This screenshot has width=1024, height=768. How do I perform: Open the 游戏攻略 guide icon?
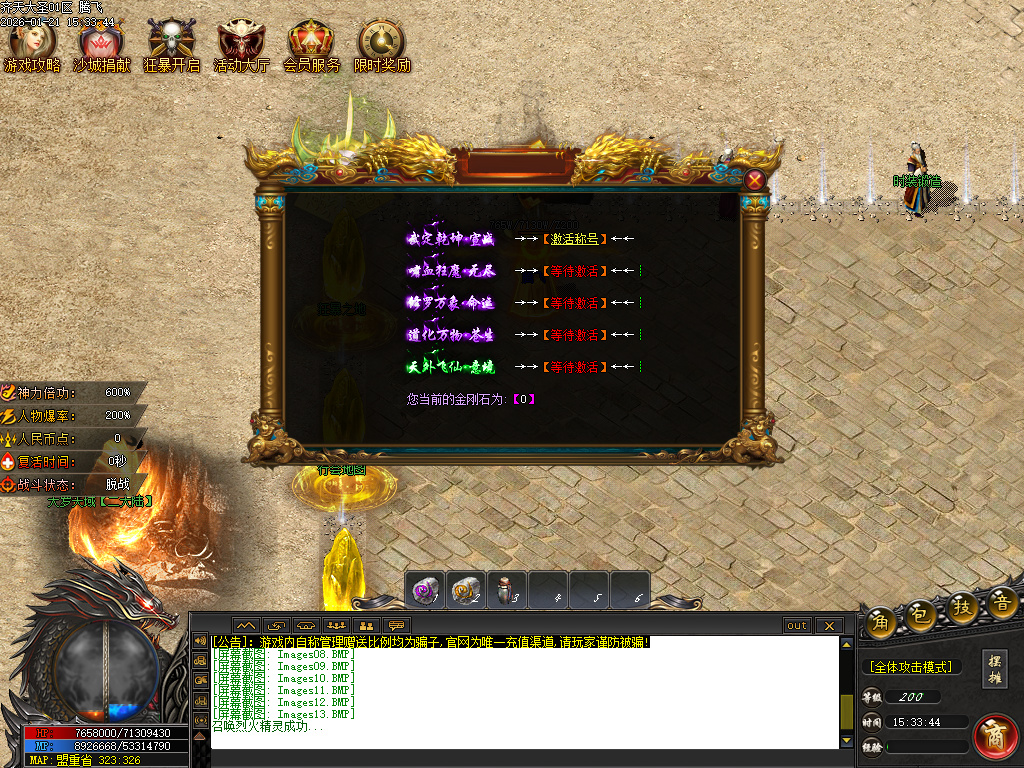31,41
